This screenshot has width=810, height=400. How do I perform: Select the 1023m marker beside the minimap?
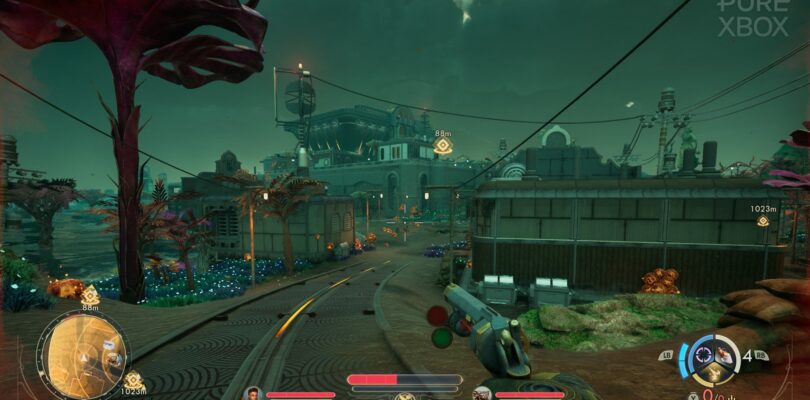pyautogui.click(x=133, y=381)
